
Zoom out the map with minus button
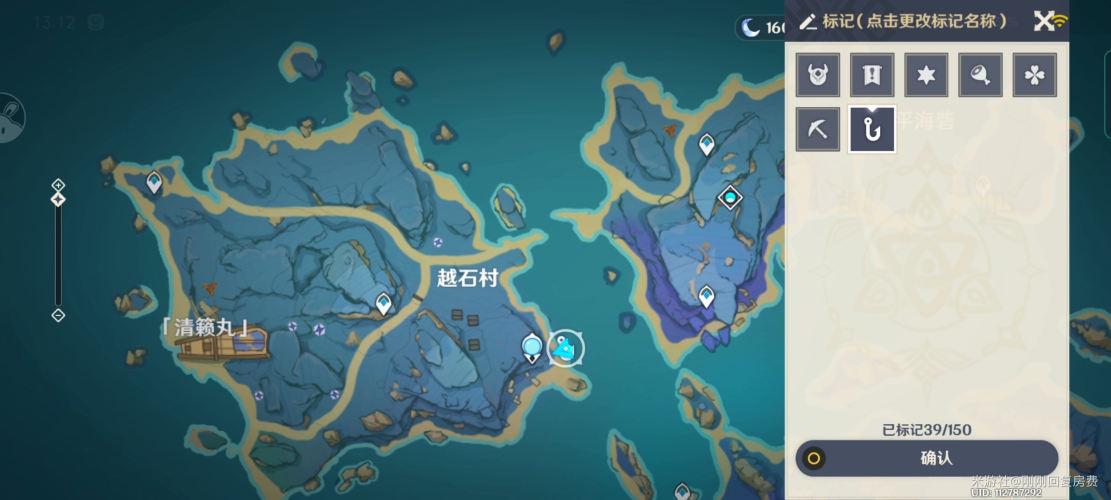[58, 315]
